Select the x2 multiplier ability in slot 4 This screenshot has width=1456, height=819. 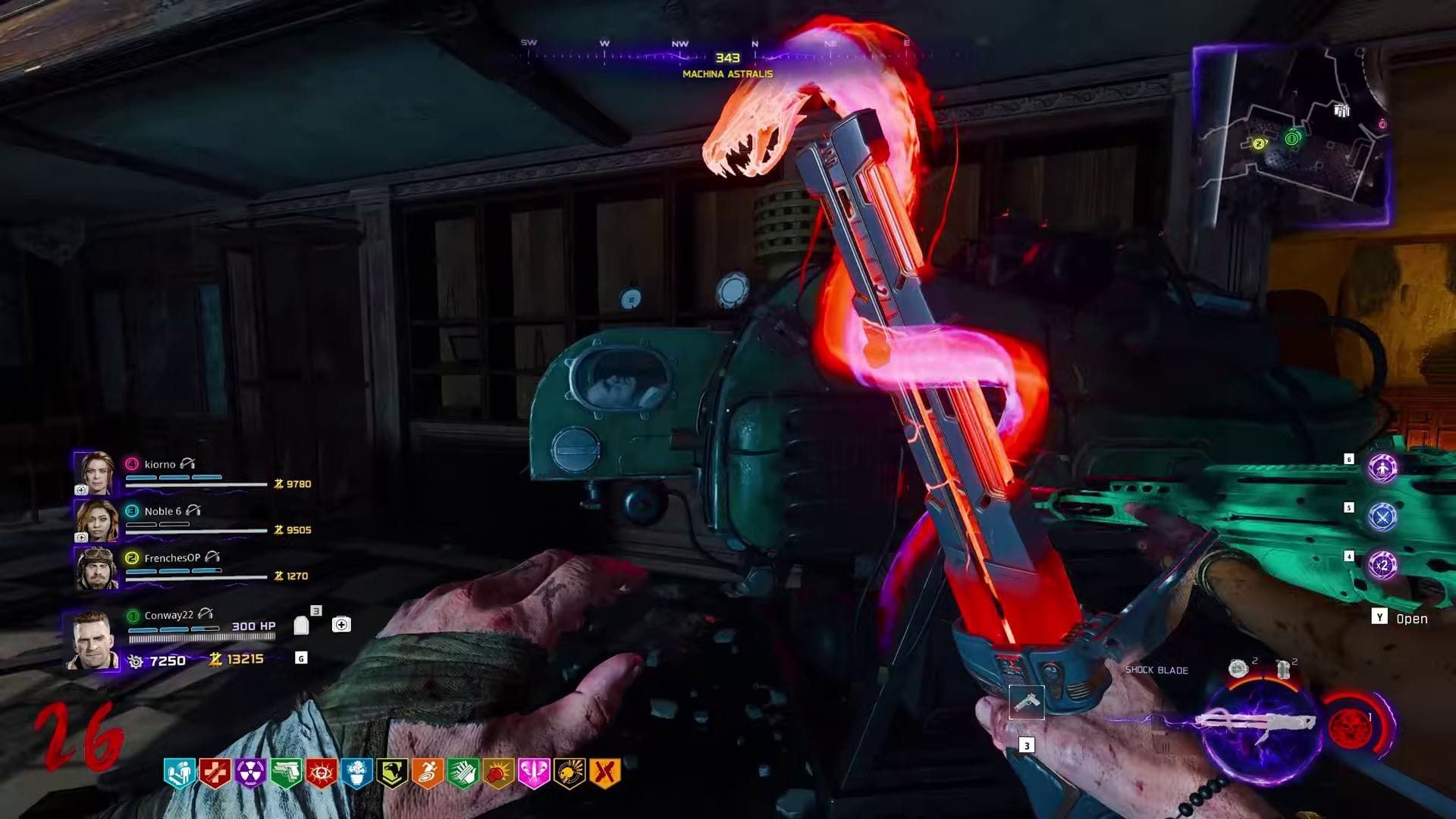click(x=1383, y=564)
